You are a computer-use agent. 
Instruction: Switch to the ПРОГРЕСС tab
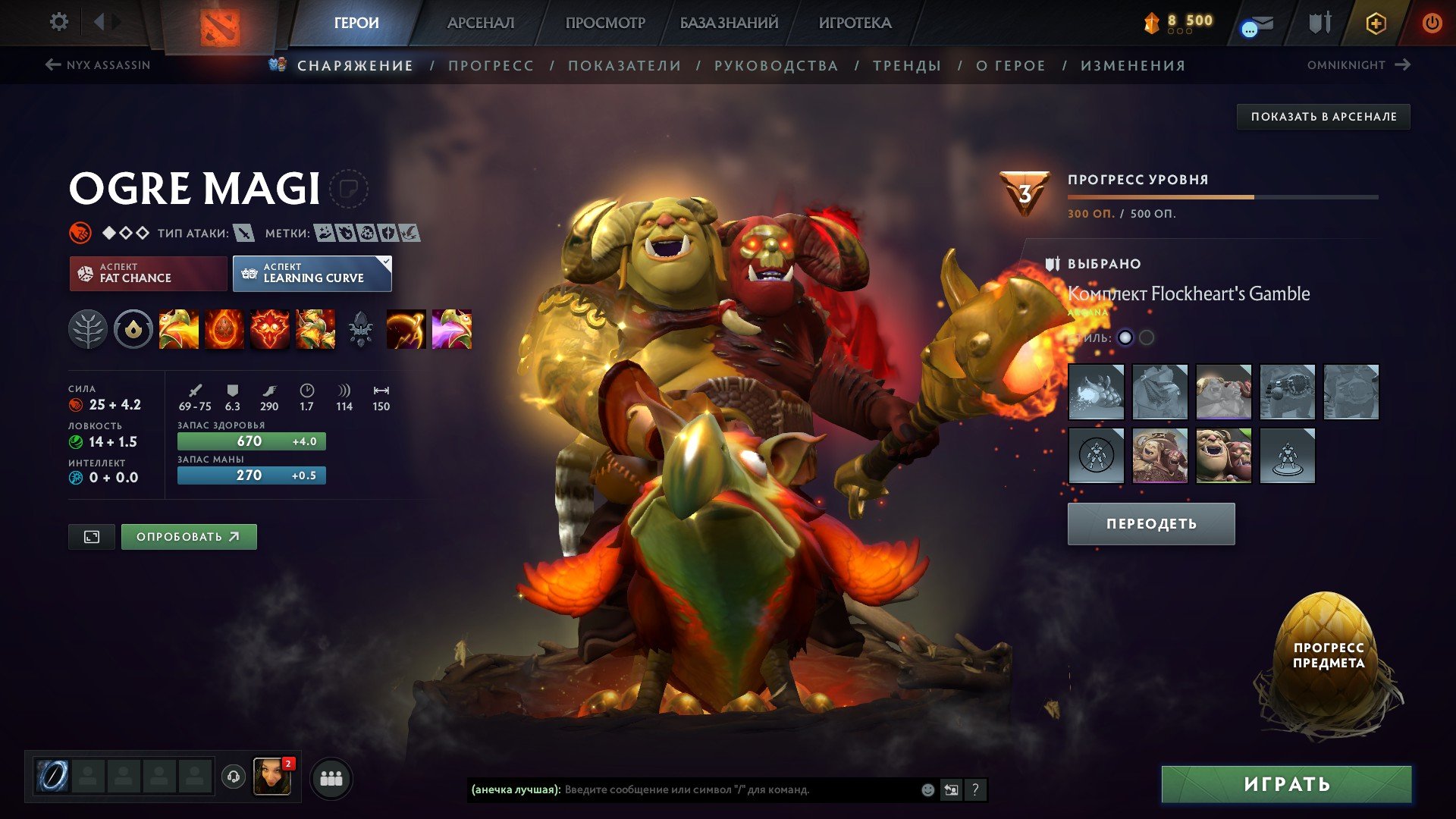pyautogui.click(x=490, y=65)
